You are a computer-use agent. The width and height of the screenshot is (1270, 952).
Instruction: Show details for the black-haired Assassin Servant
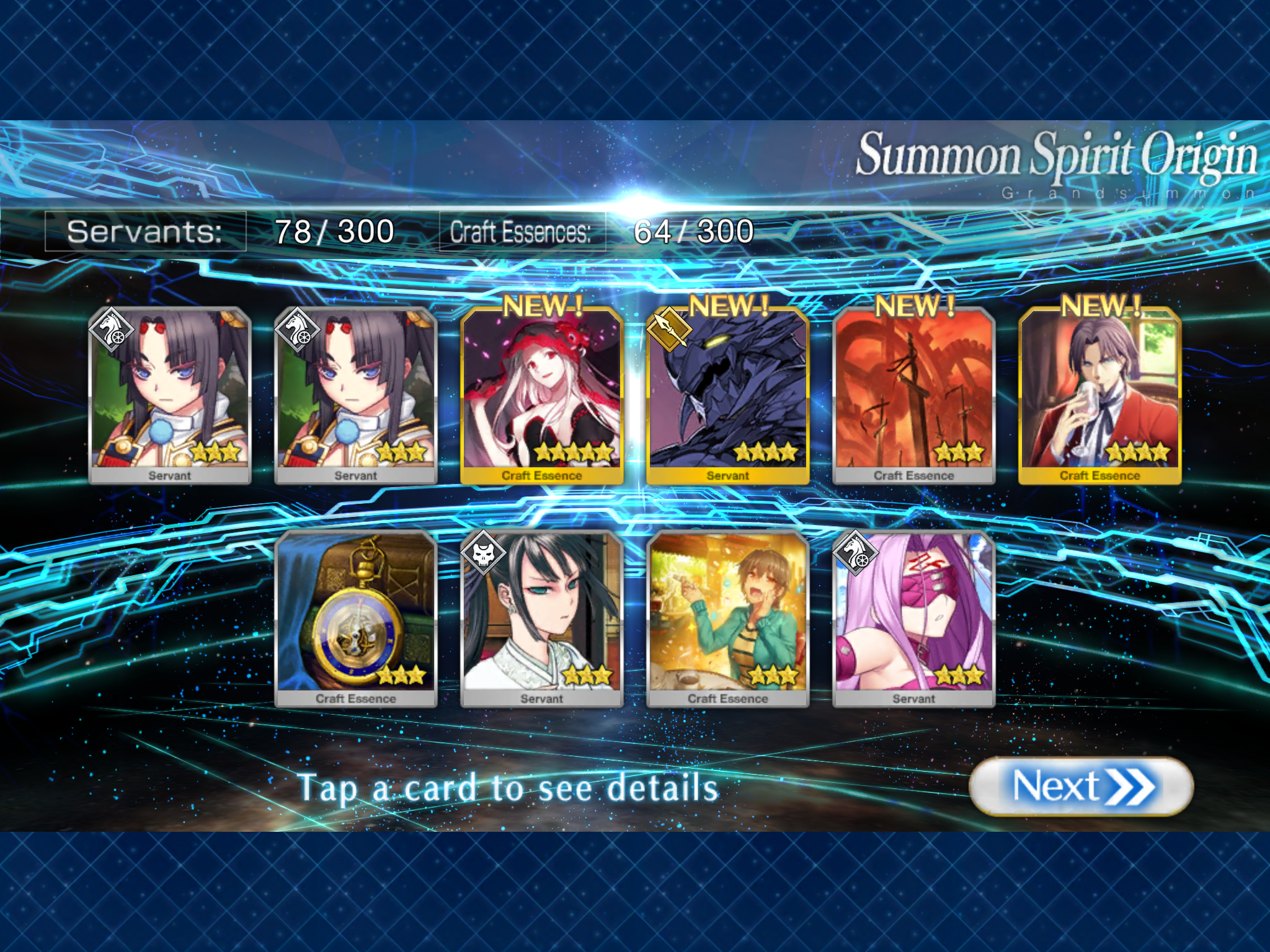541,618
